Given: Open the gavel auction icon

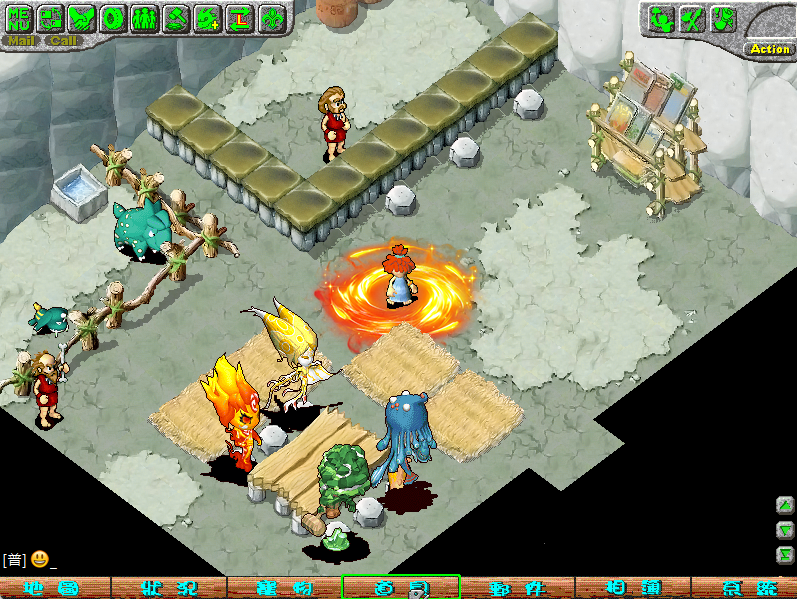Looking at the screenshot, I should click(175, 17).
